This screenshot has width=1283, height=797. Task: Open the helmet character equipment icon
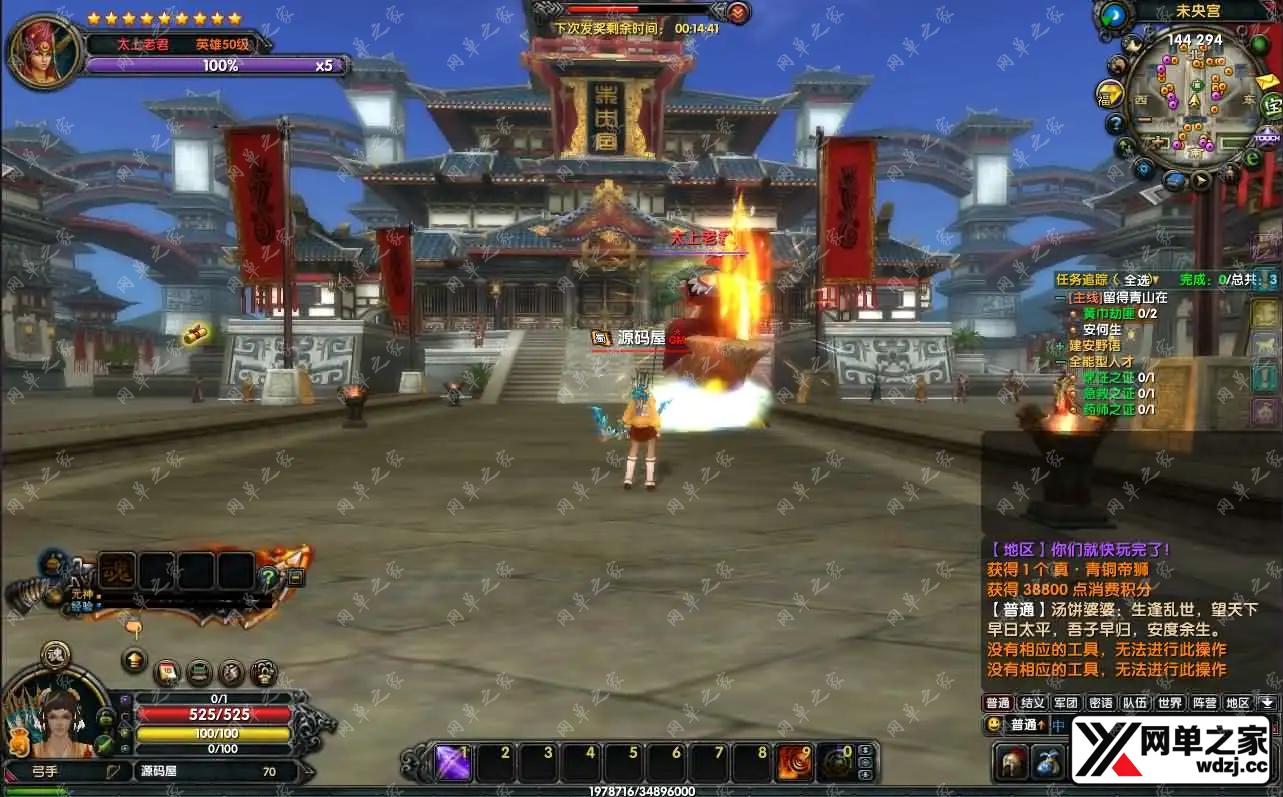pos(1011,762)
